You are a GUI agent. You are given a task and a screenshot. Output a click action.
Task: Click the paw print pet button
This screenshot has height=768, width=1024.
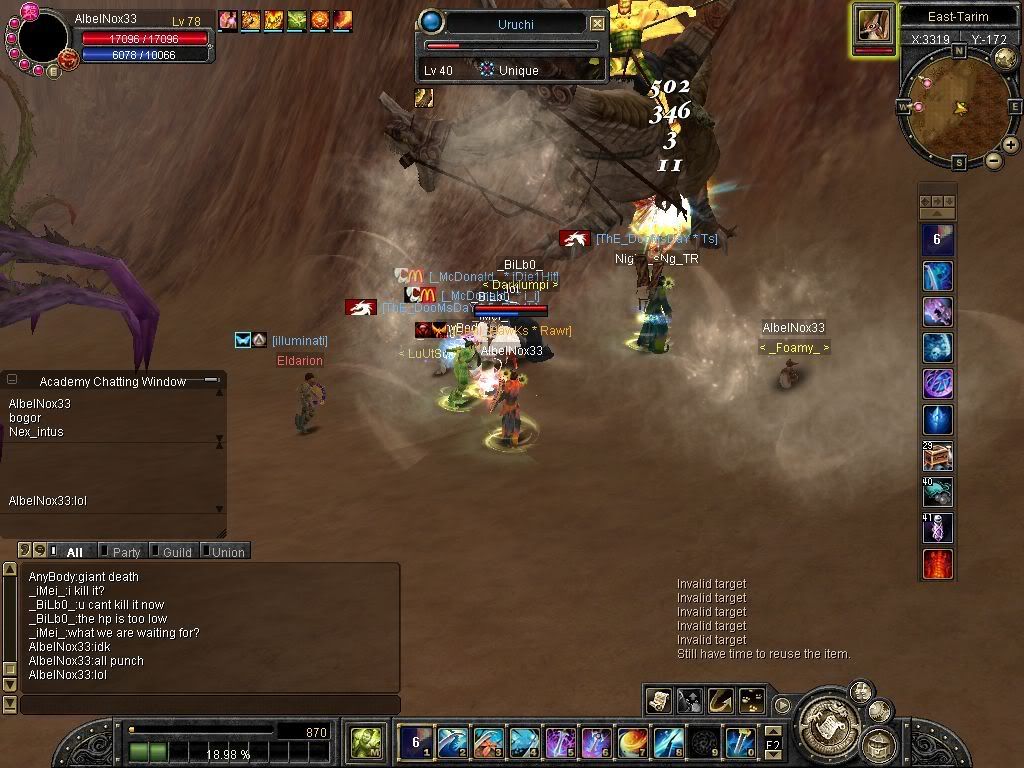(x=750, y=700)
